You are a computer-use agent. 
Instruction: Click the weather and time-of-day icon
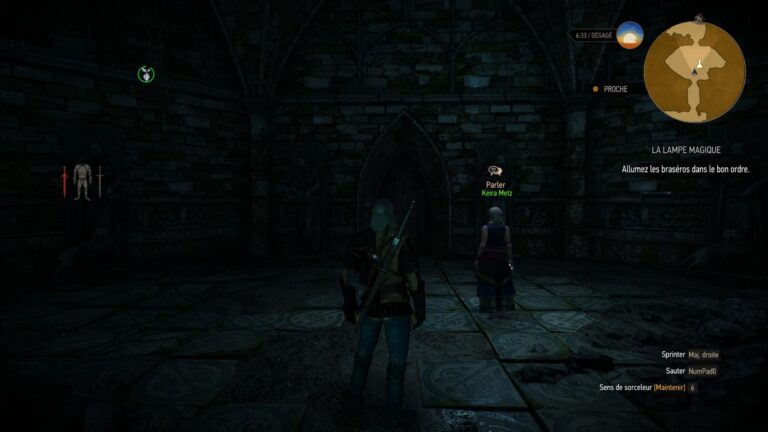630,35
